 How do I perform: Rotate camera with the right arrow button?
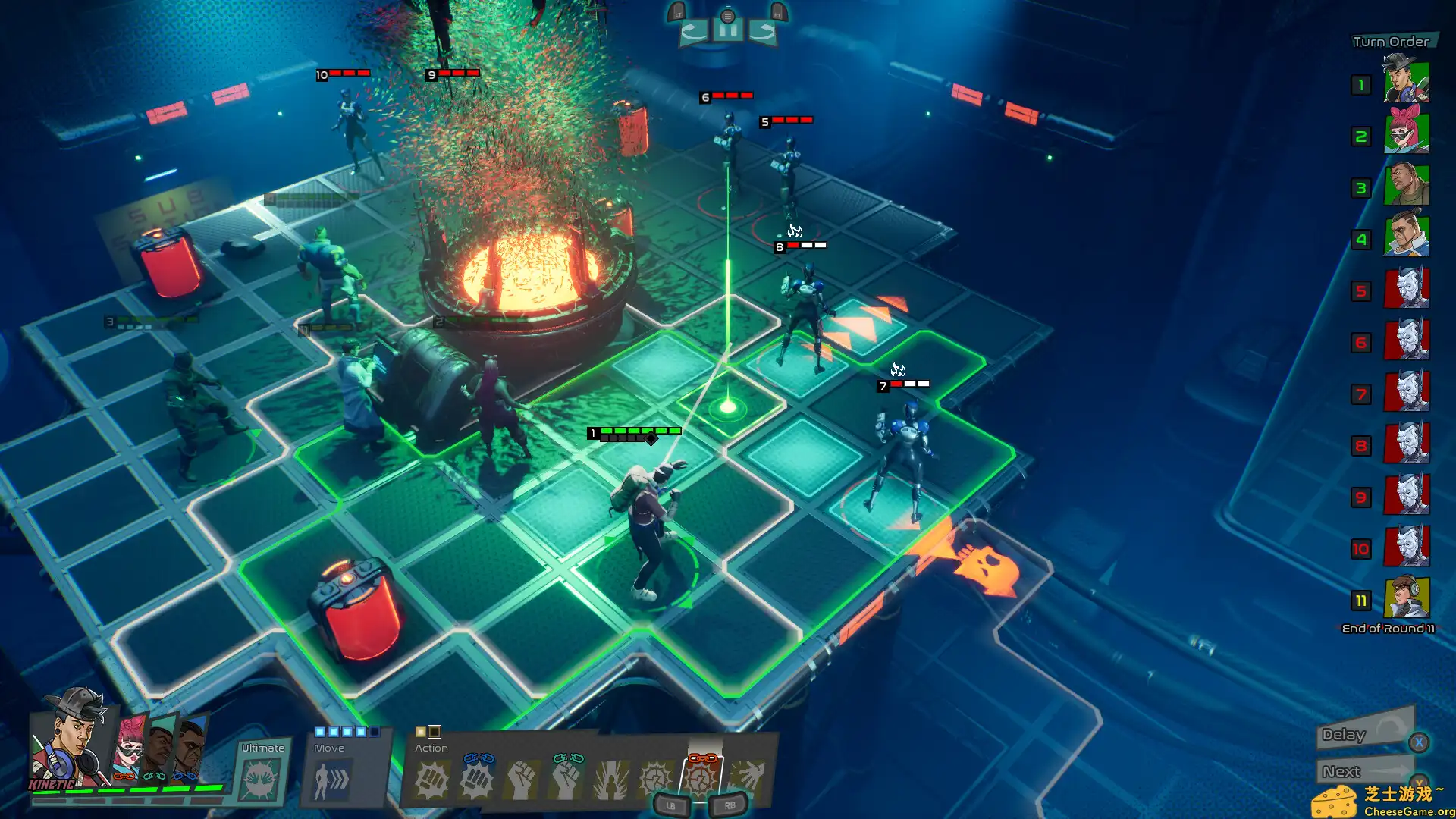click(x=762, y=31)
